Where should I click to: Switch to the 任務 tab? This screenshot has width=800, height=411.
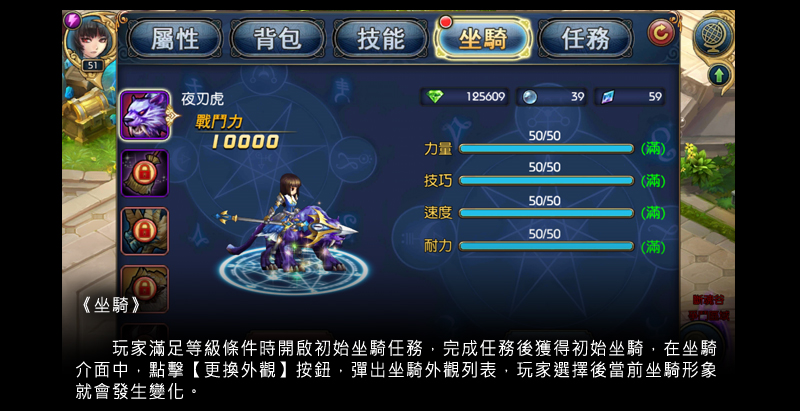pyautogui.click(x=586, y=38)
